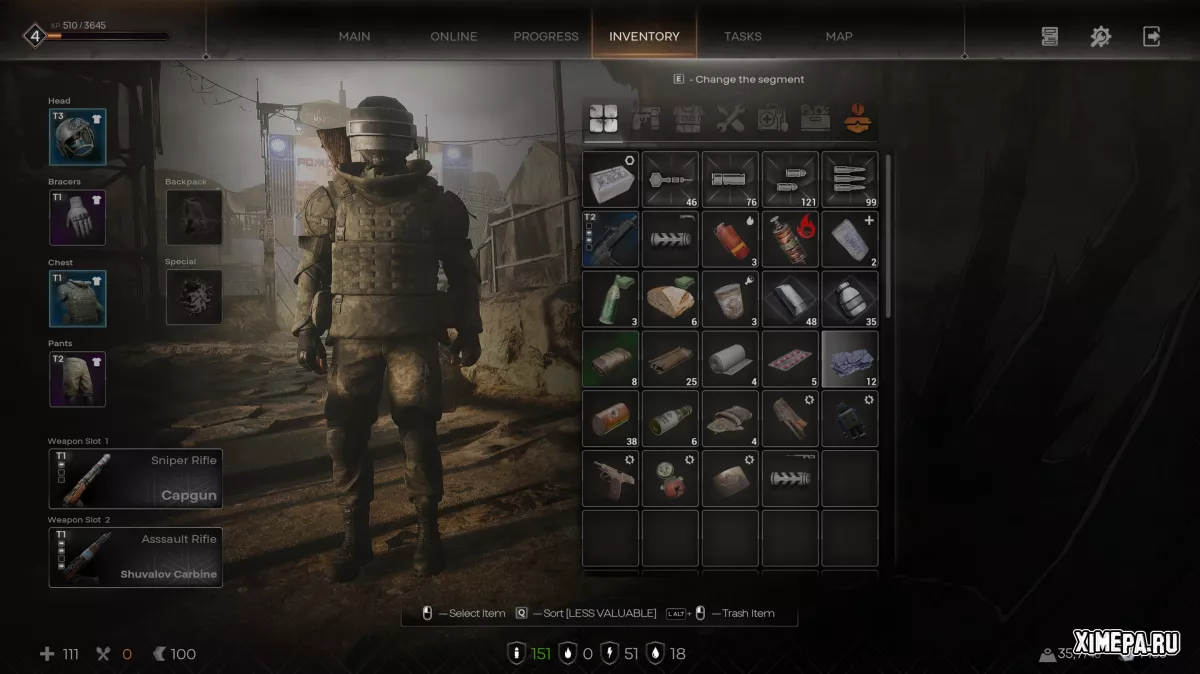Select the Shuvalov Carbine weapon slot
Screen dimensions: 1200x674
point(135,558)
